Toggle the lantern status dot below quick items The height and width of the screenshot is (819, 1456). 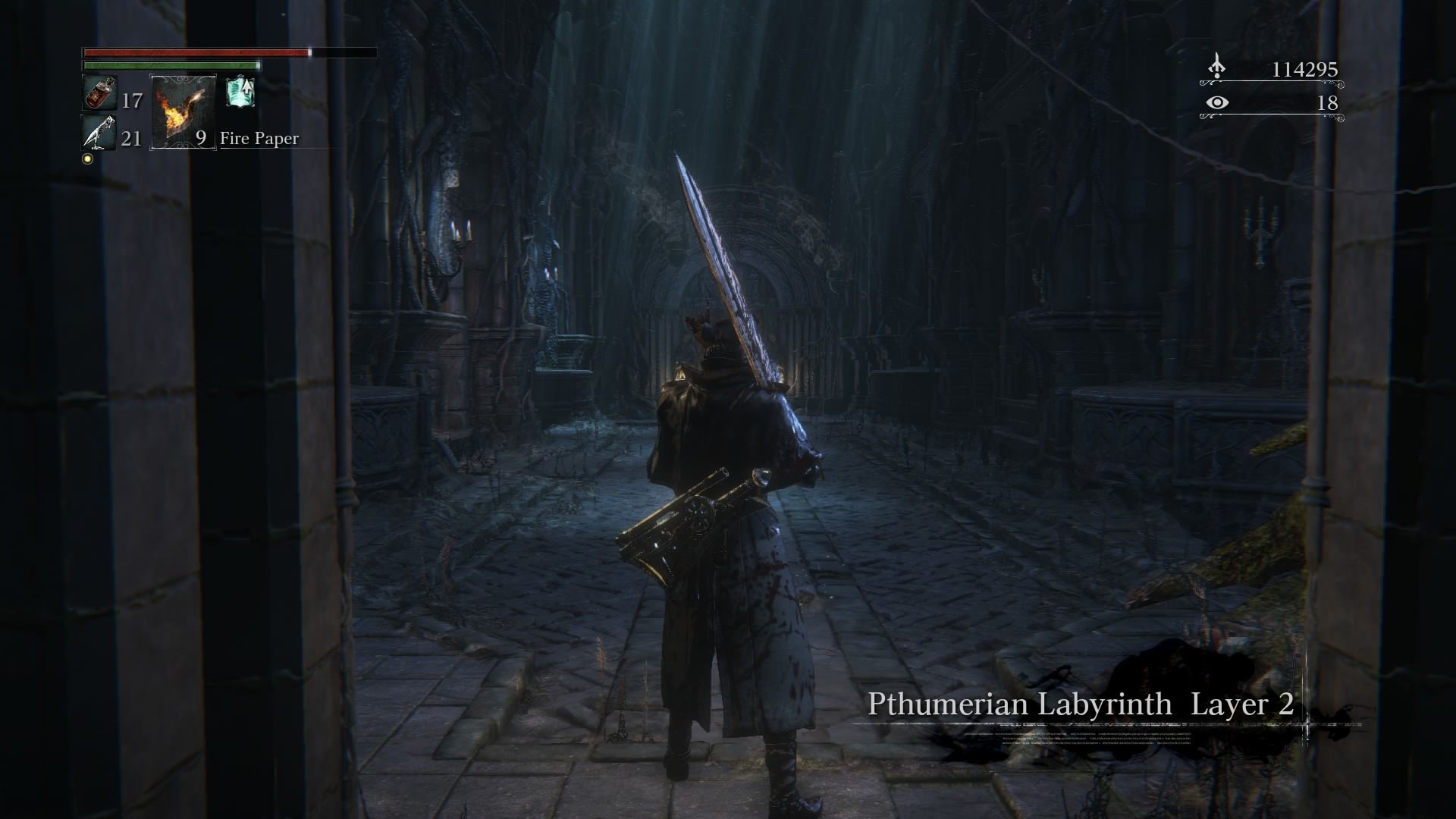pyautogui.click(x=89, y=158)
